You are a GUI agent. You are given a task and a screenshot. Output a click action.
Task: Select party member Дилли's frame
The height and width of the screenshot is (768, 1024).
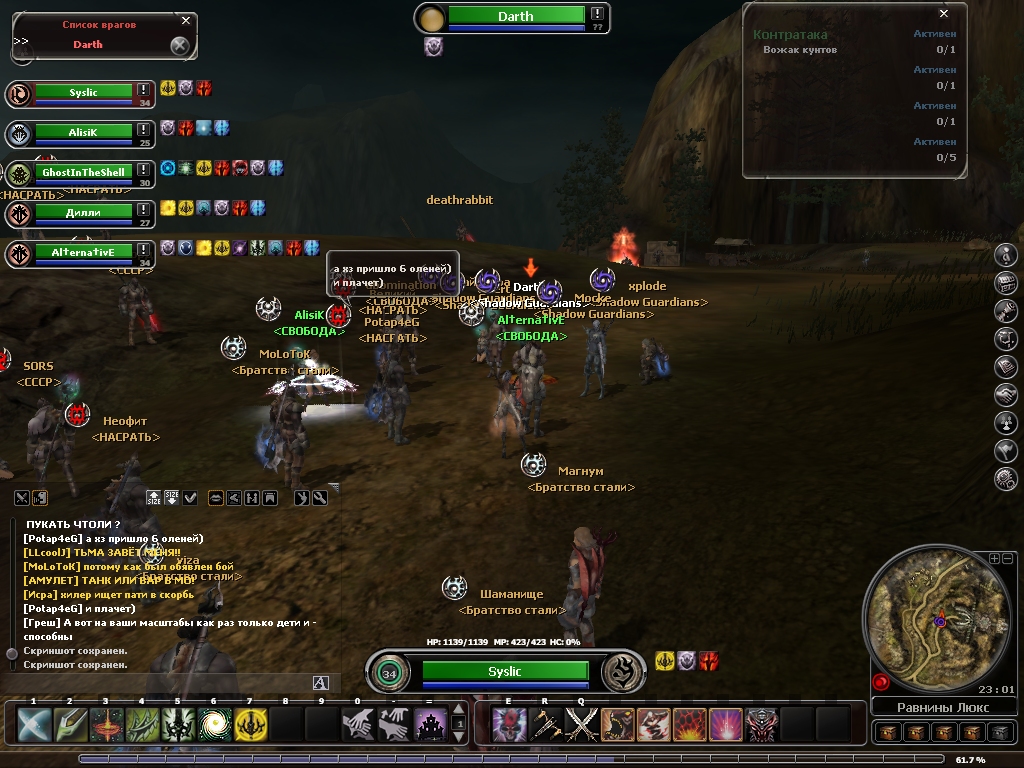click(x=83, y=211)
